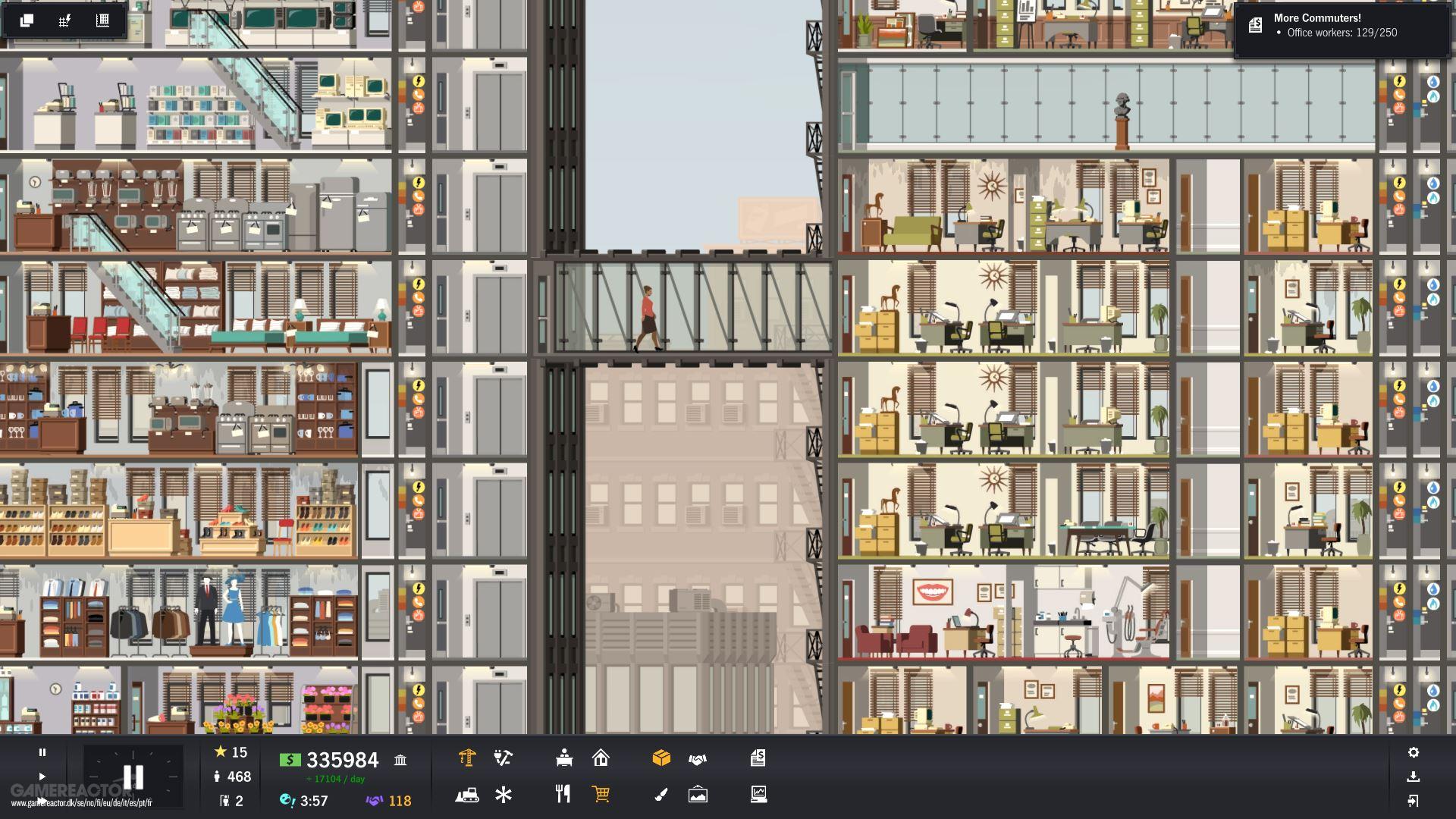Select the retail shopping cart tool
The height and width of the screenshot is (819, 1456).
(601, 795)
